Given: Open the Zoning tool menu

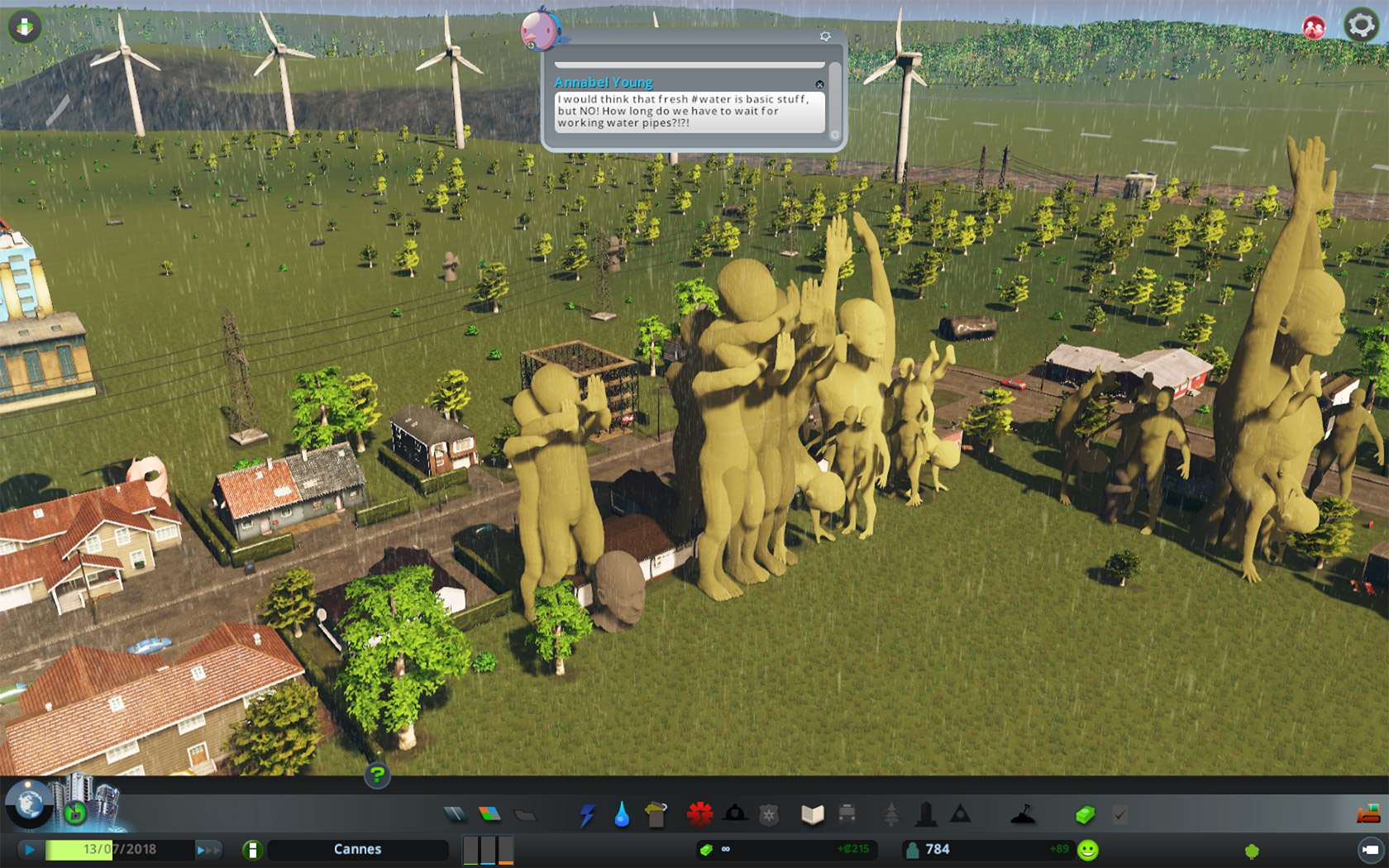Looking at the screenshot, I should click(x=489, y=815).
